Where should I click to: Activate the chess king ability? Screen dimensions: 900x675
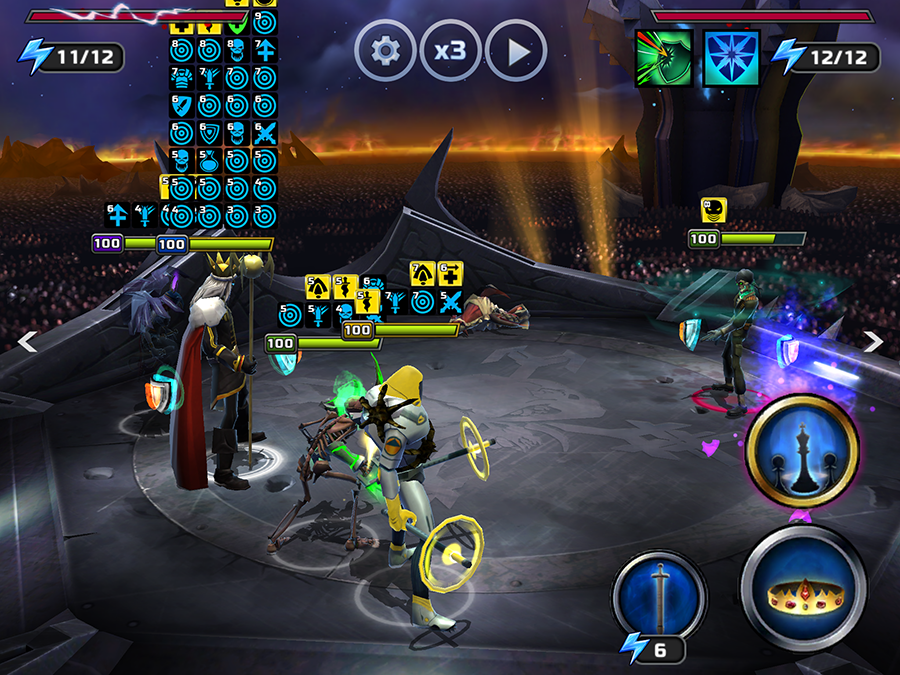(x=802, y=452)
